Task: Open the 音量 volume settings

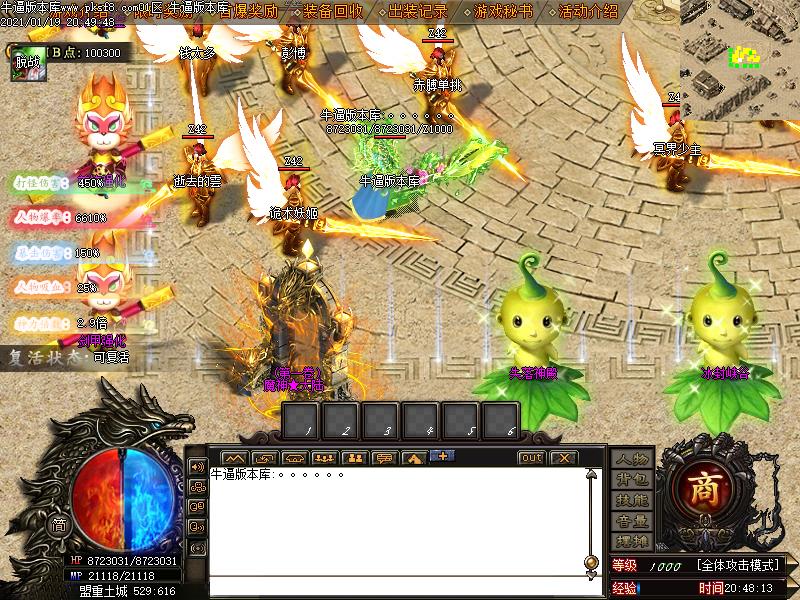Action: [x=631, y=521]
